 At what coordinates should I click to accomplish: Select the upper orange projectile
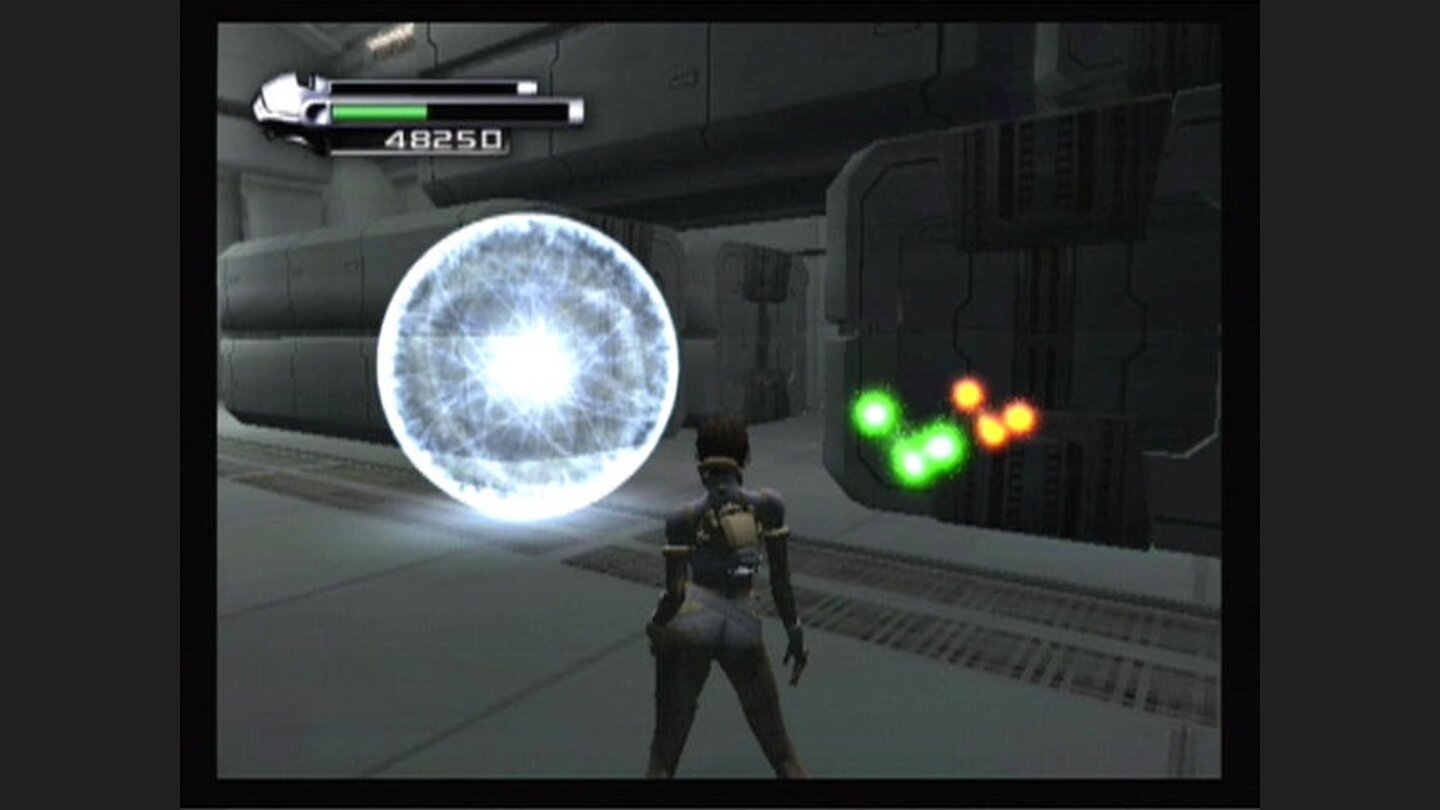coord(965,393)
